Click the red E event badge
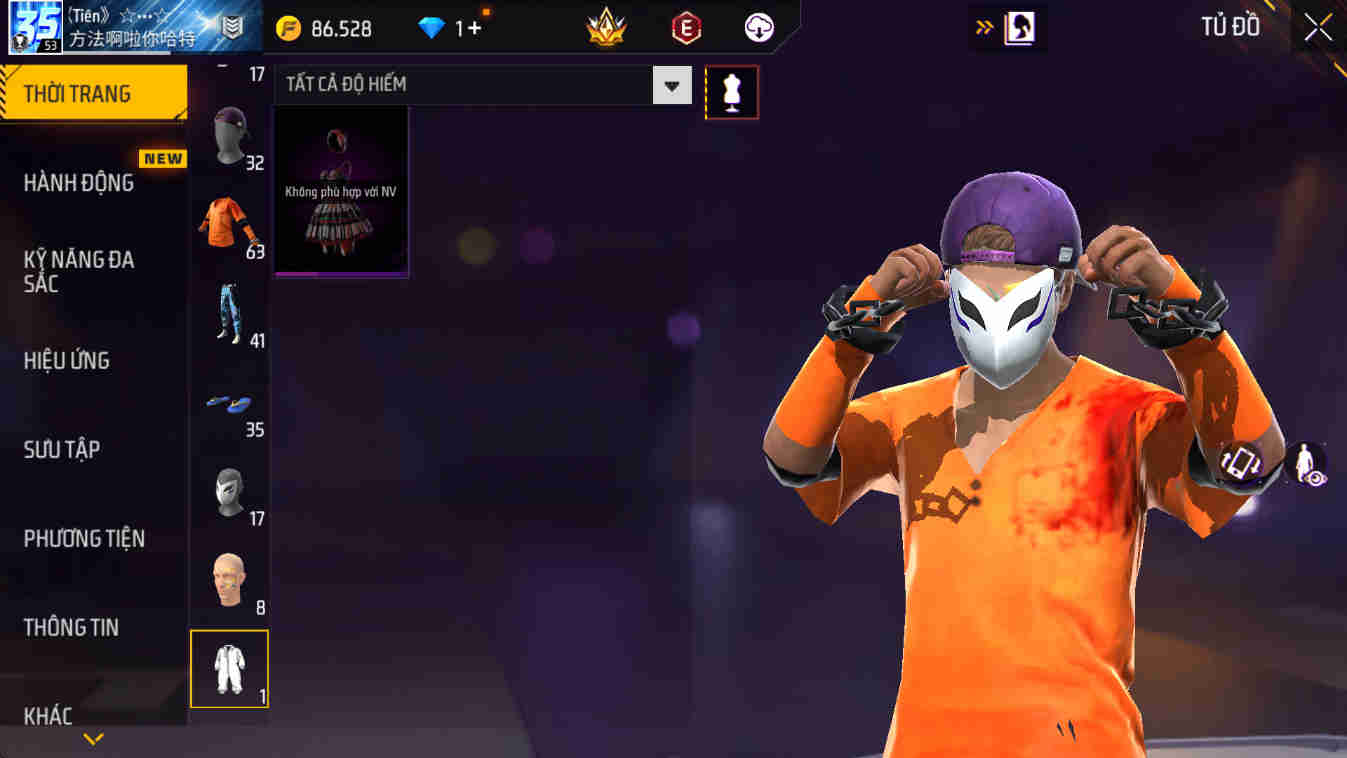The height and width of the screenshot is (758, 1347). (x=685, y=27)
